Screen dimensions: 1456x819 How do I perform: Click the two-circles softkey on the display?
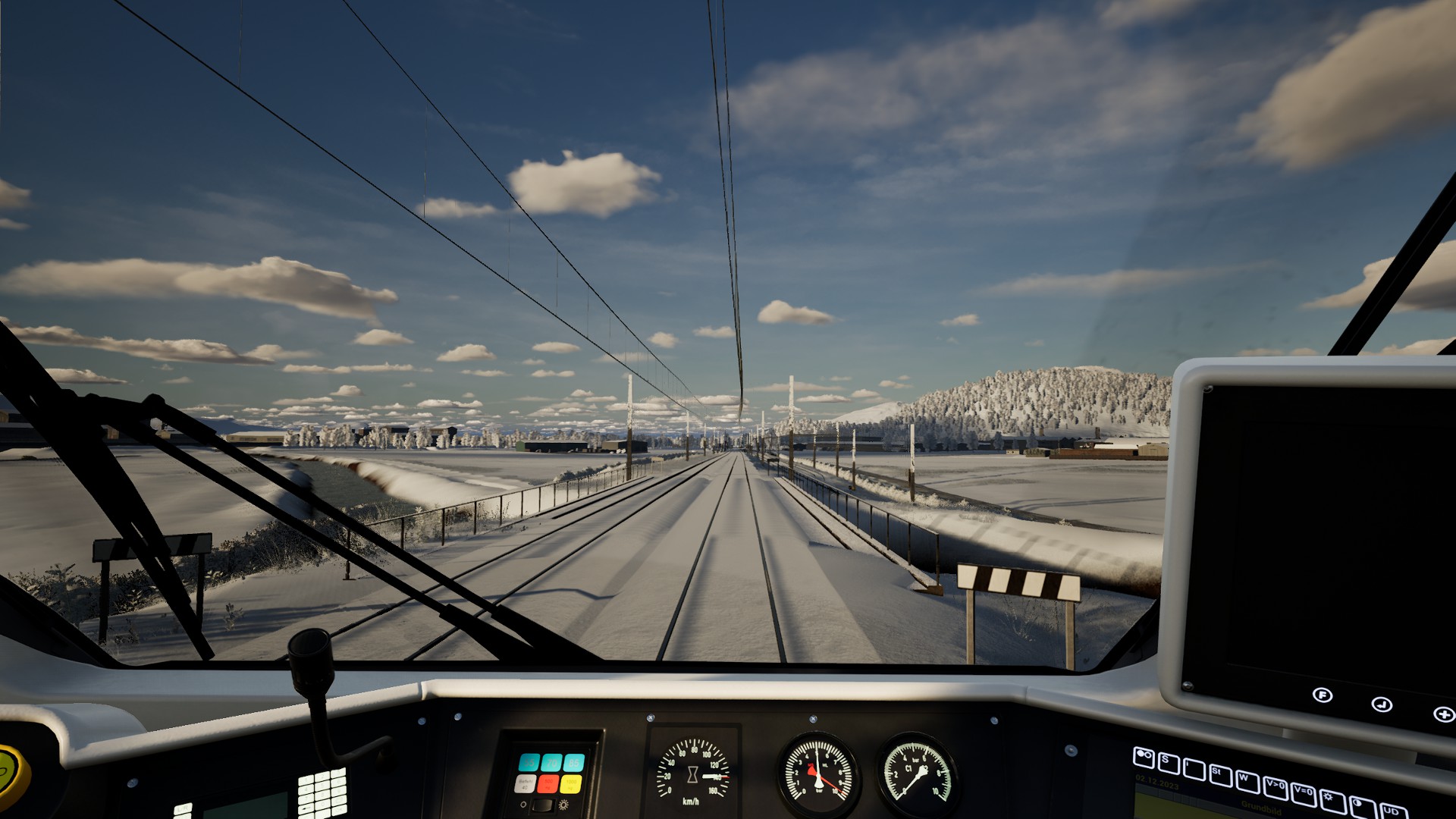pyautogui.click(x=1144, y=758)
